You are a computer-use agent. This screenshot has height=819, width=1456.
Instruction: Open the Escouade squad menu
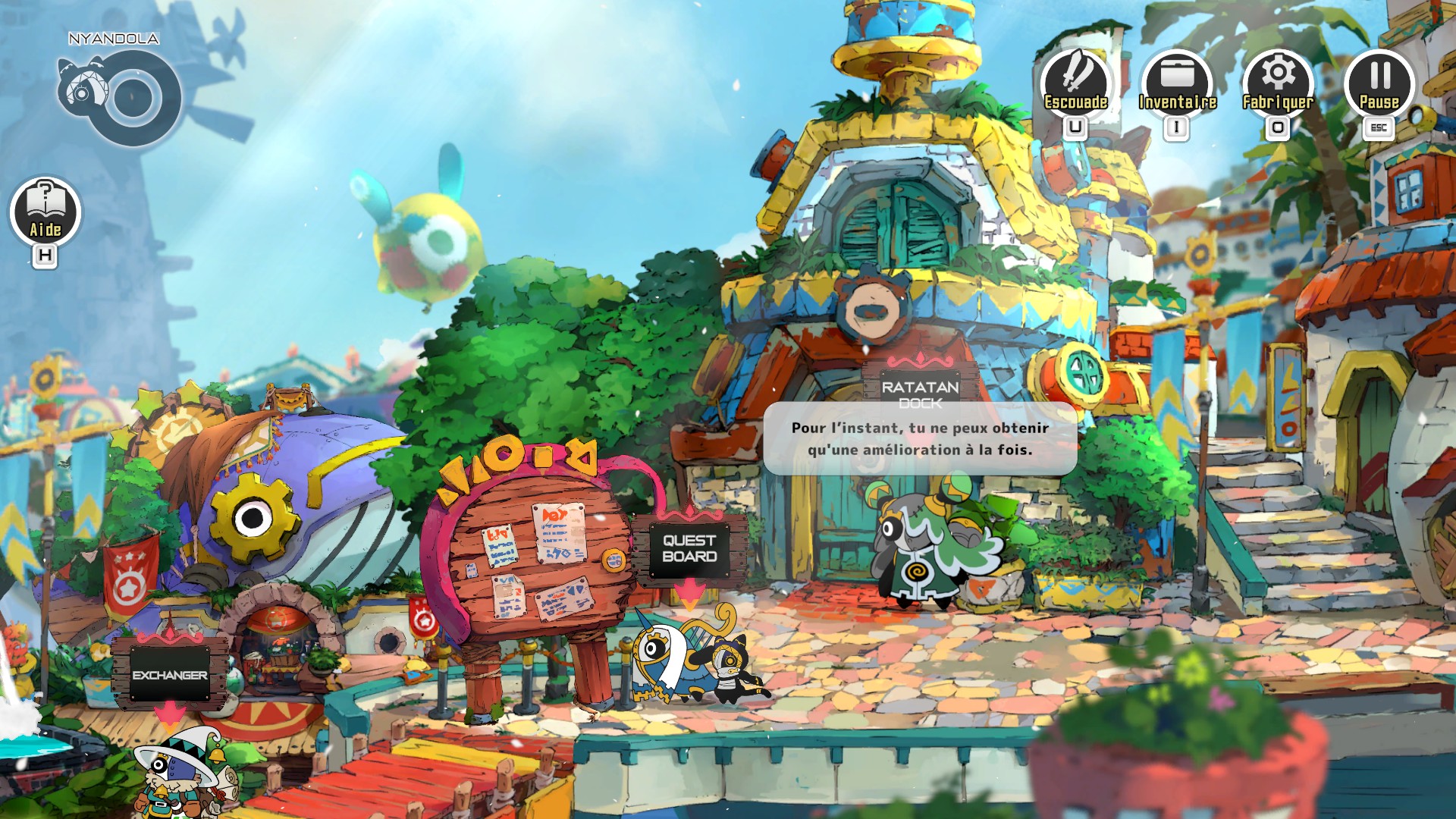[1075, 83]
